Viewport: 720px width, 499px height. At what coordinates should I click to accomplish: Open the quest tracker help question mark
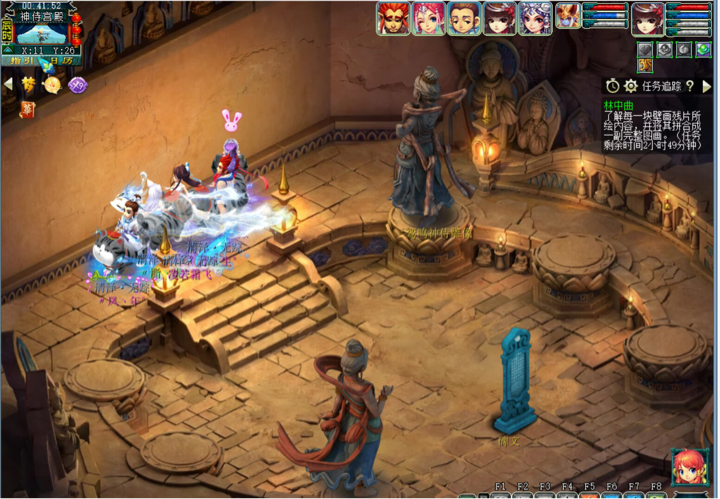coord(689,87)
